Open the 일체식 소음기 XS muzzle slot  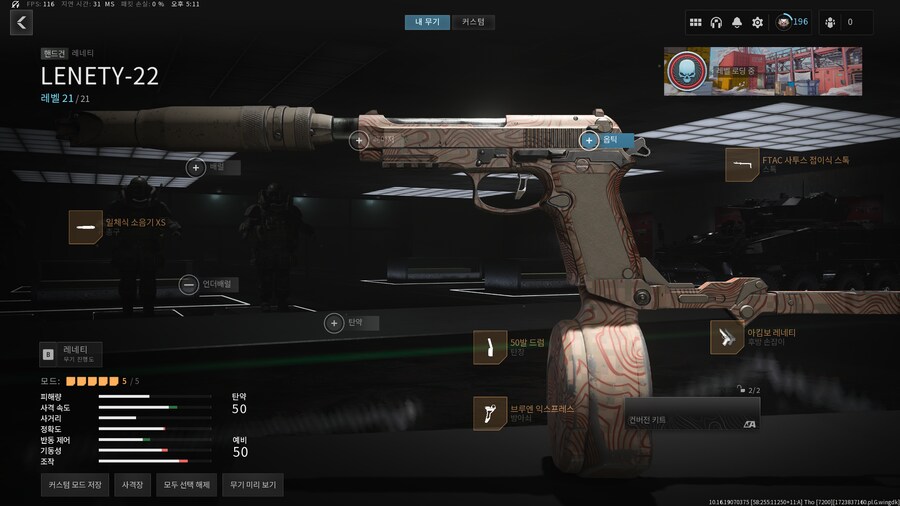pos(83,227)
